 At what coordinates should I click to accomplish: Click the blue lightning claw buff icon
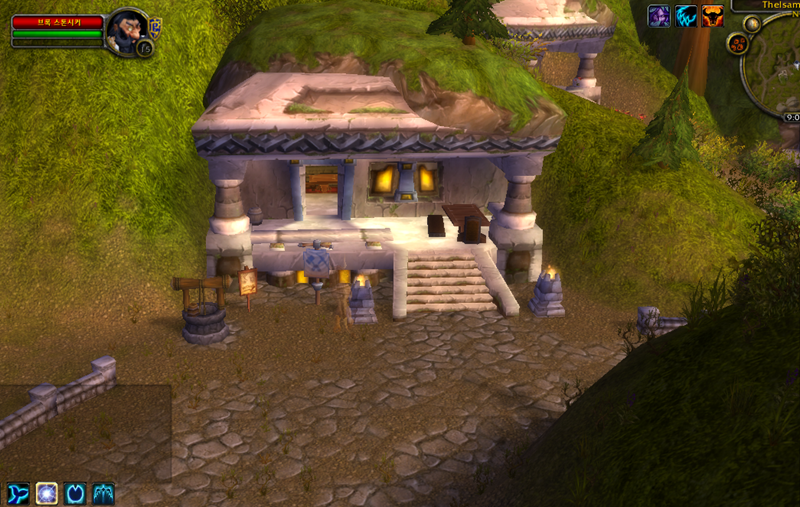(x=686, y=16)
